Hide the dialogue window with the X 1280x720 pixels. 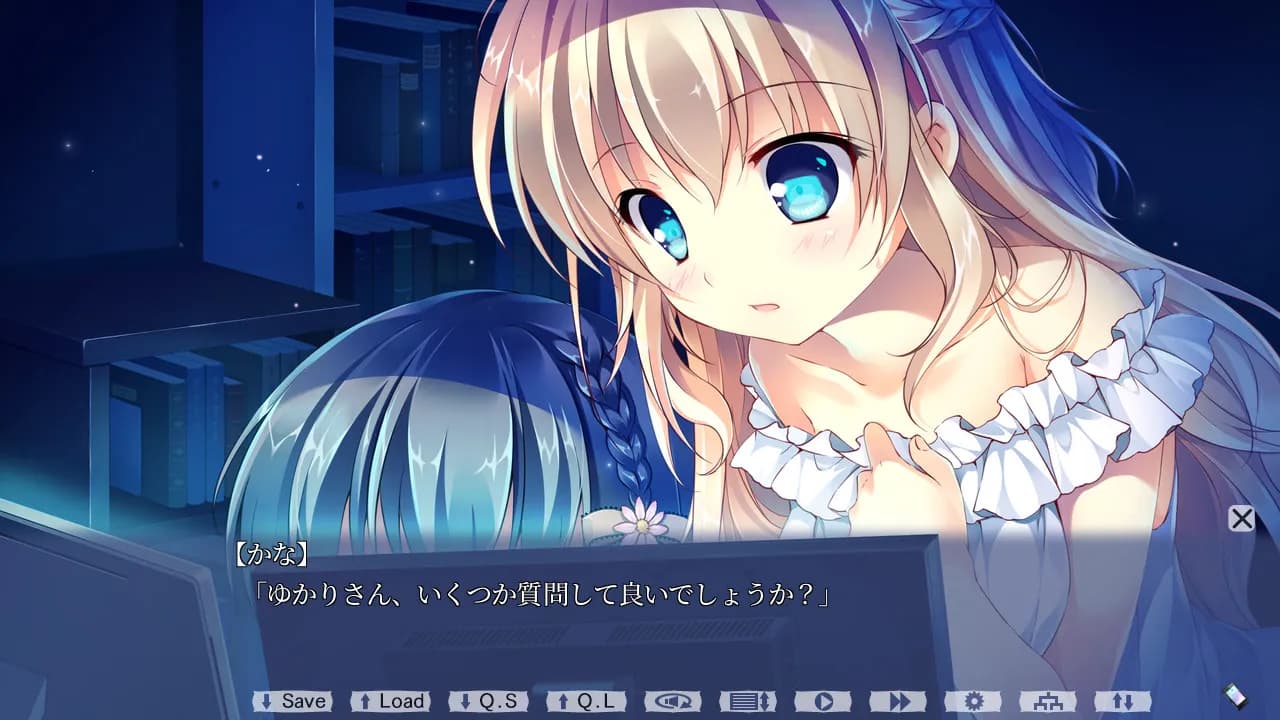tap(1240, 519)
